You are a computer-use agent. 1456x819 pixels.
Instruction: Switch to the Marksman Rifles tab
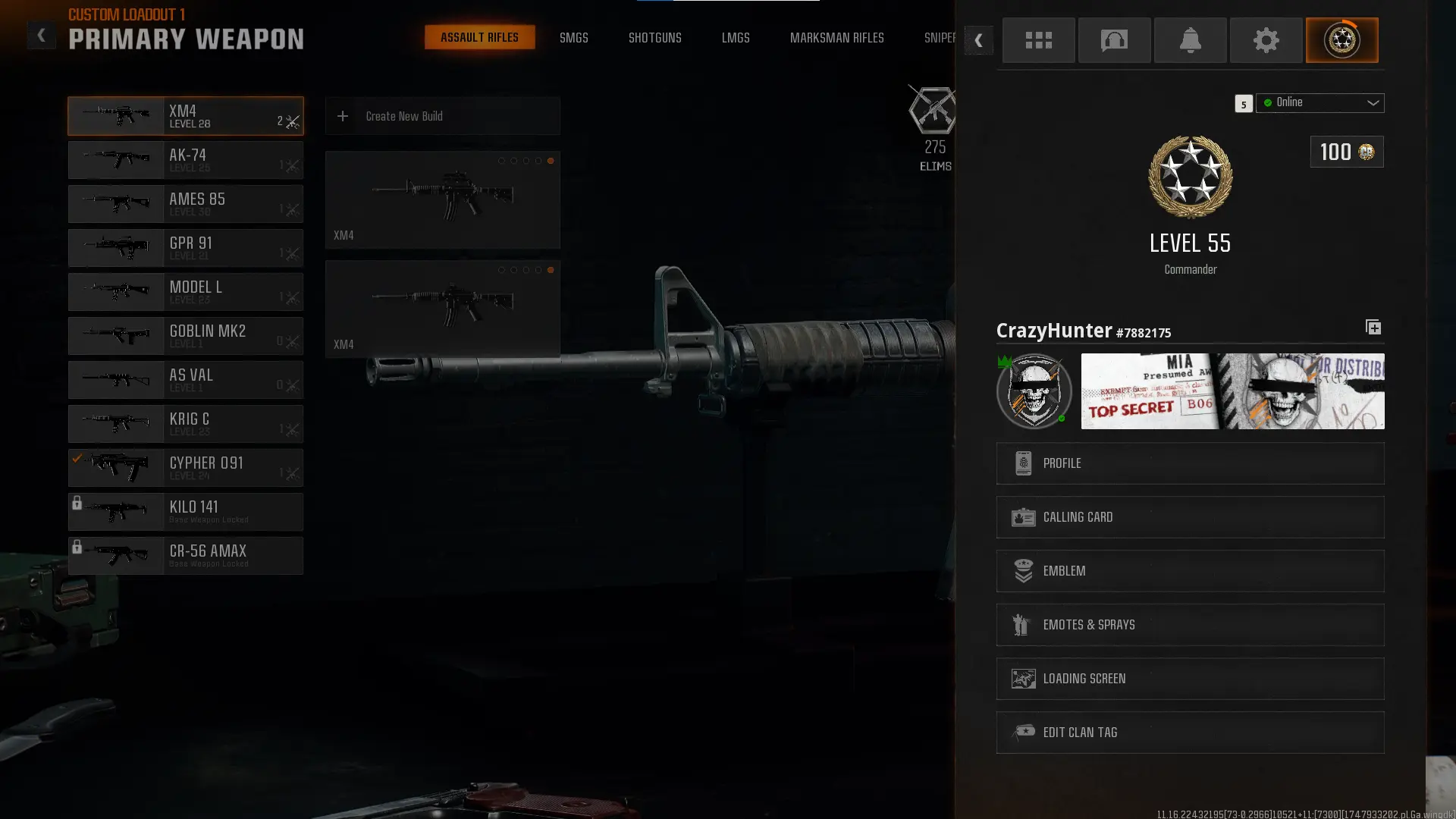pyautogui.click(x=837, y=37)
